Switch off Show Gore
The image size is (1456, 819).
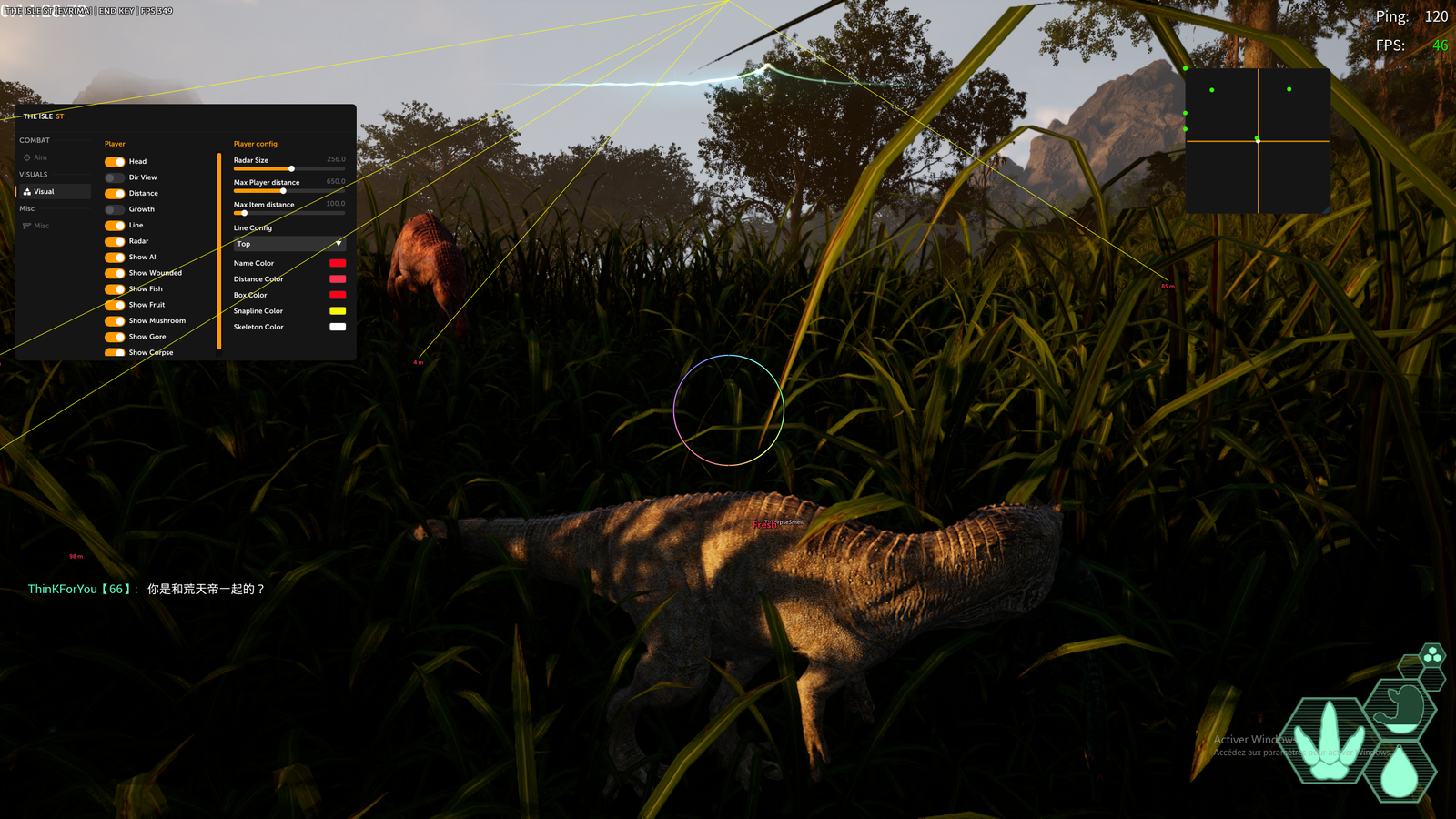click(x=115, y=337)
